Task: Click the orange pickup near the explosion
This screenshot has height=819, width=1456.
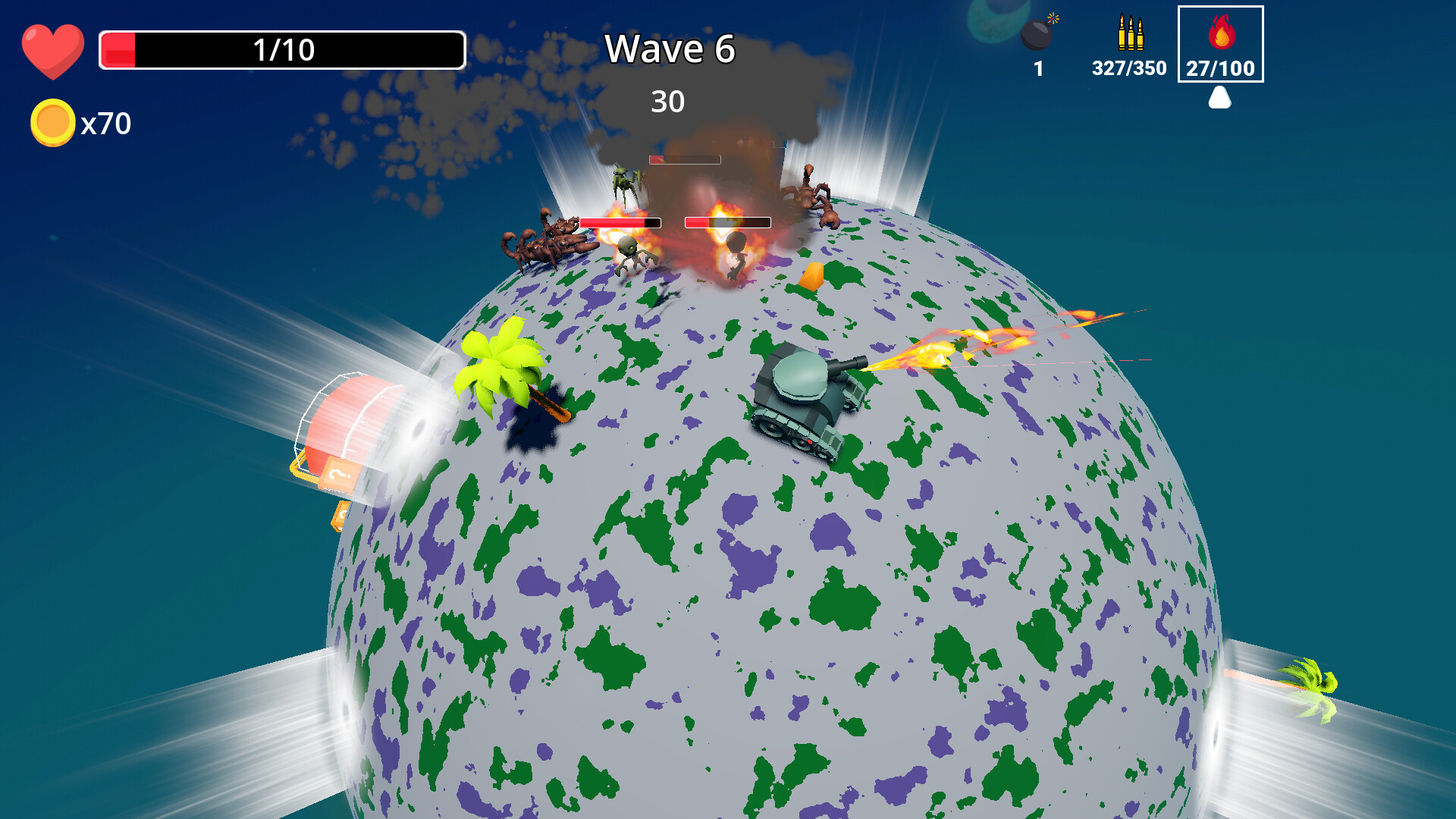Action: [x=812, y=275]
